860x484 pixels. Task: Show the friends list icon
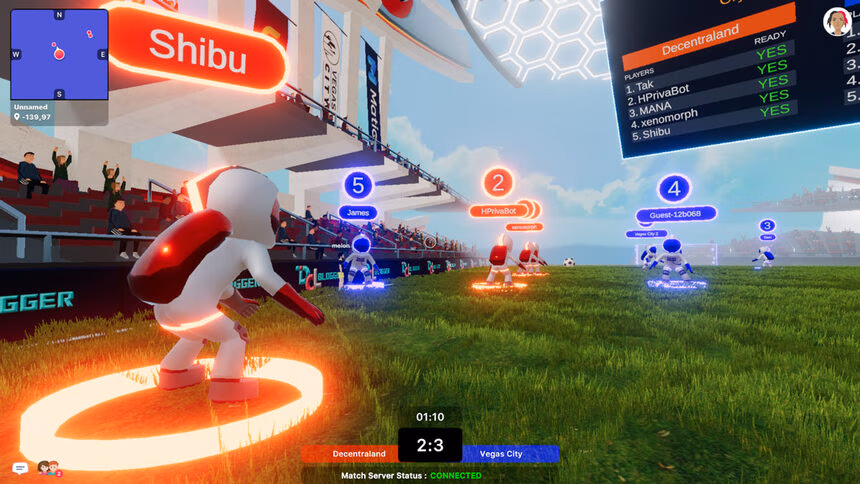47,468
